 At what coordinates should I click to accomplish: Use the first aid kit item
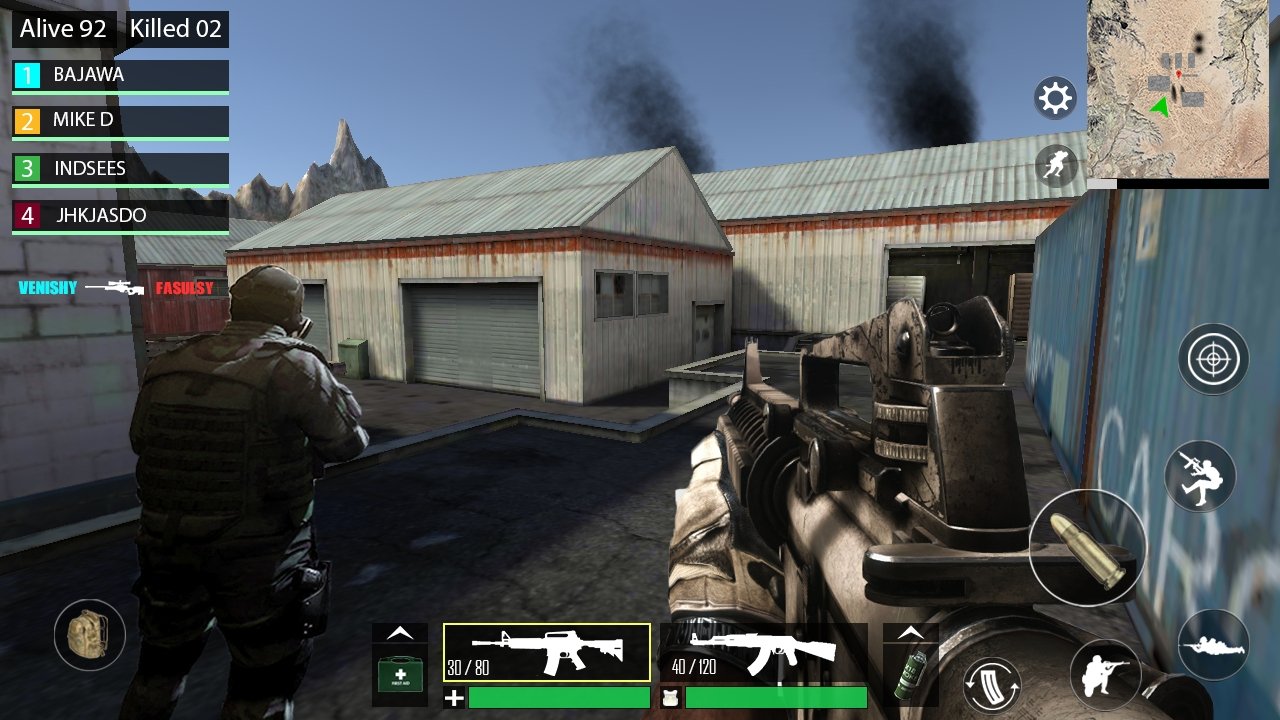click(400, 674)
